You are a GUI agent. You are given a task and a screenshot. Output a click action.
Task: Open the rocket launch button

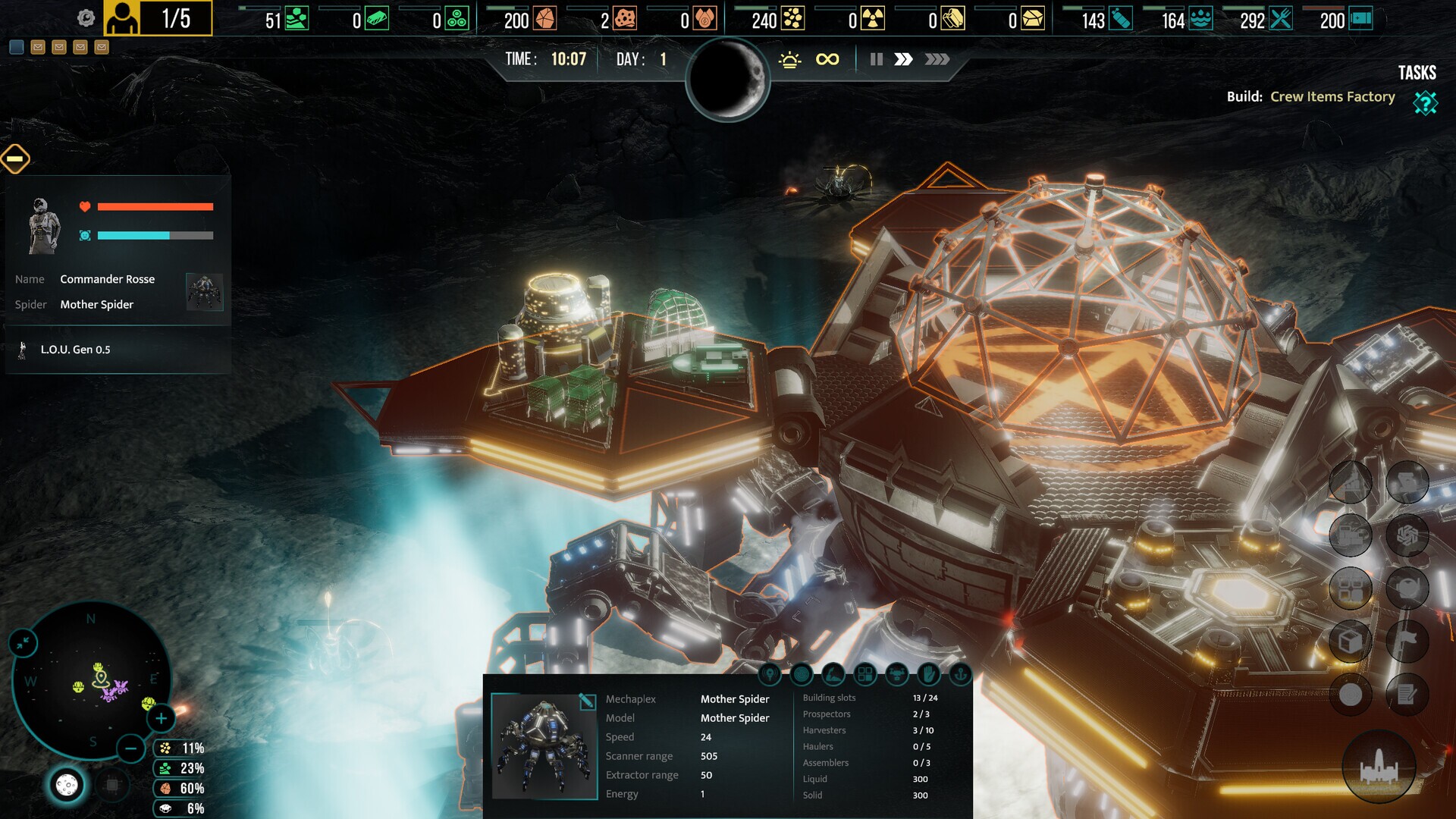(1379, 767)
